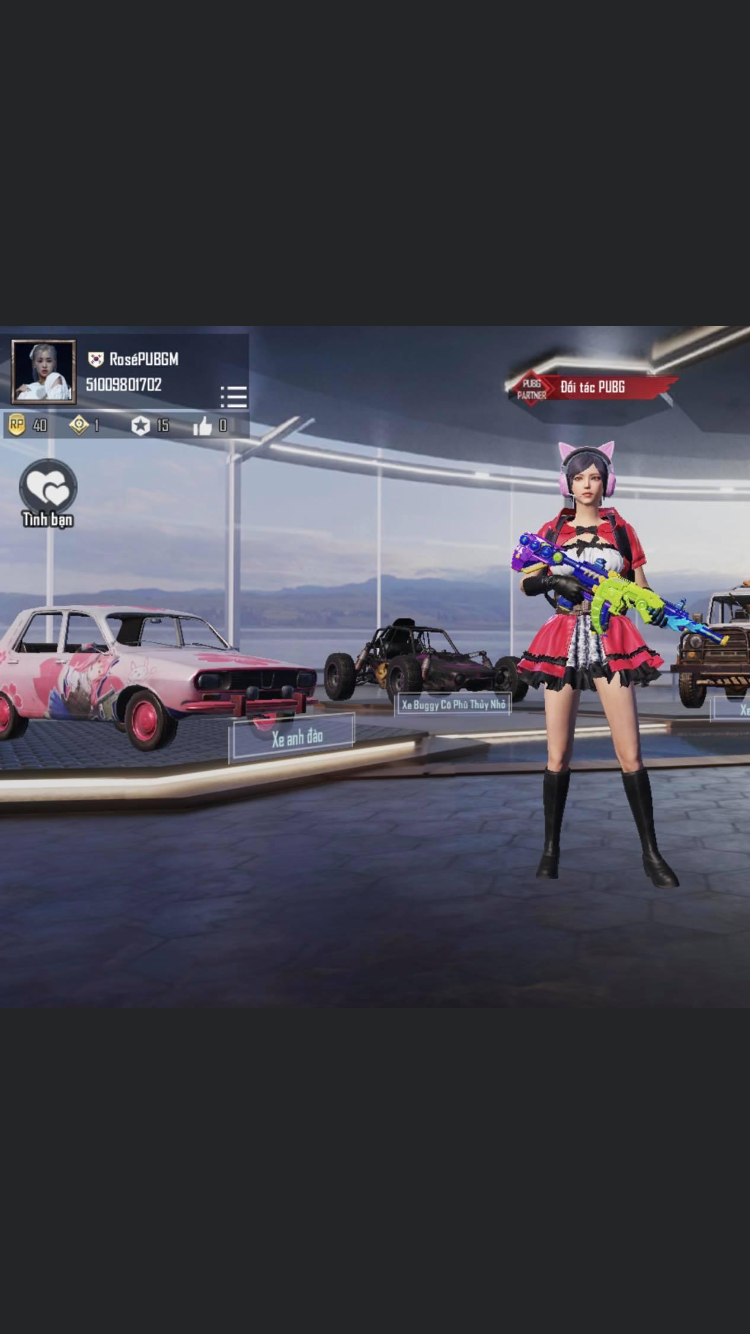The image size is (750, 1334).
Task: Select the Xe anh đào vehicle label
Action: pos(295,738)
